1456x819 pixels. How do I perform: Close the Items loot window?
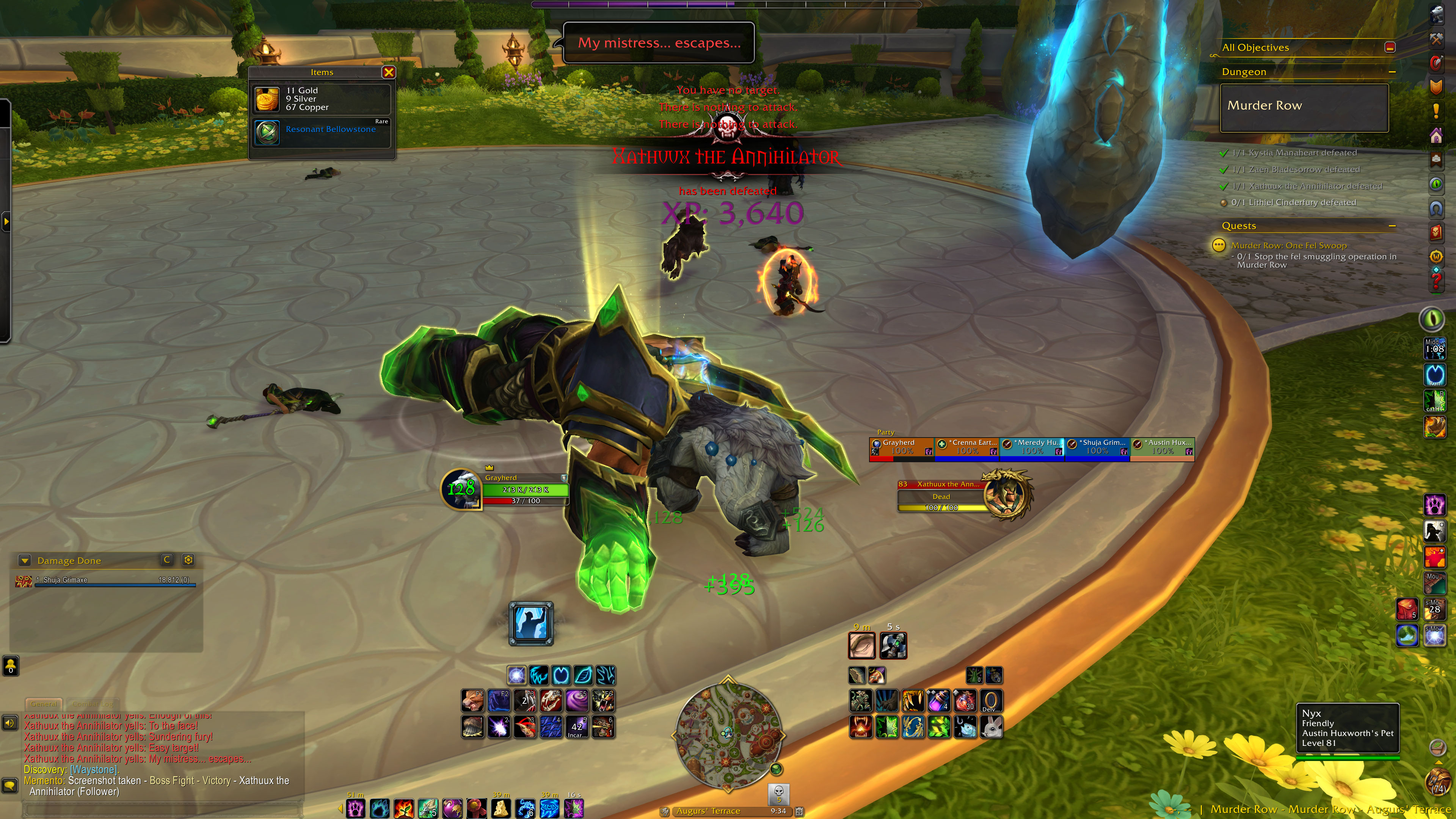coord(388,72)
